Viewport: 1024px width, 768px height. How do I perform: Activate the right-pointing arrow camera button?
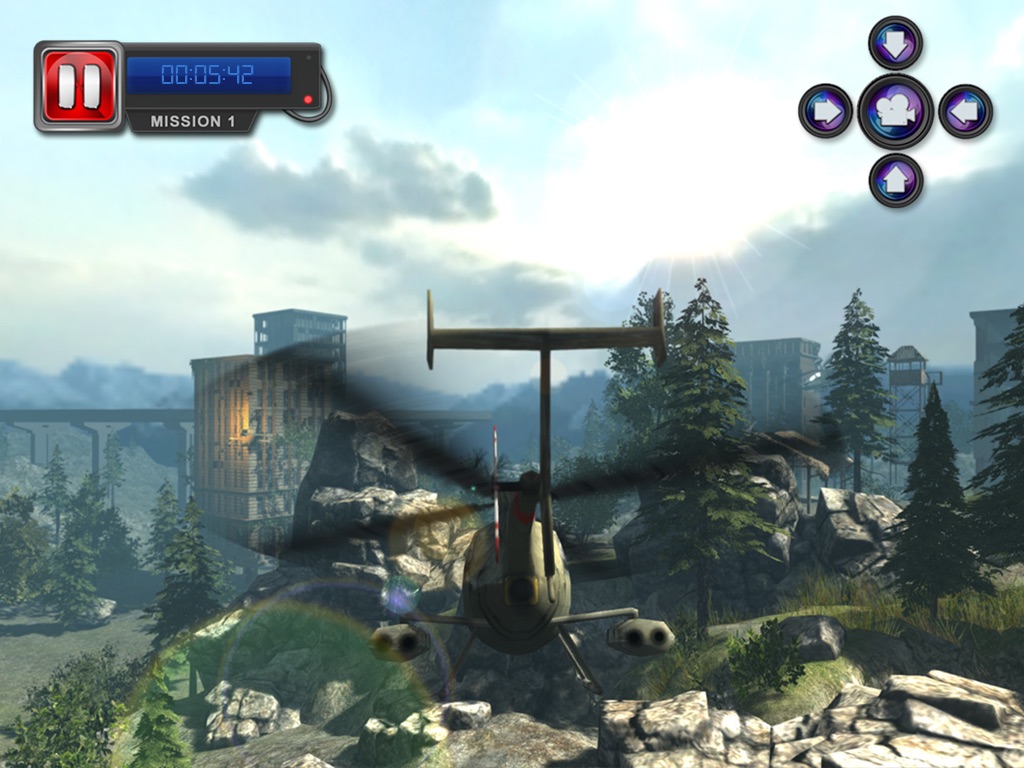pyautogui.click(x=826, y=111)
